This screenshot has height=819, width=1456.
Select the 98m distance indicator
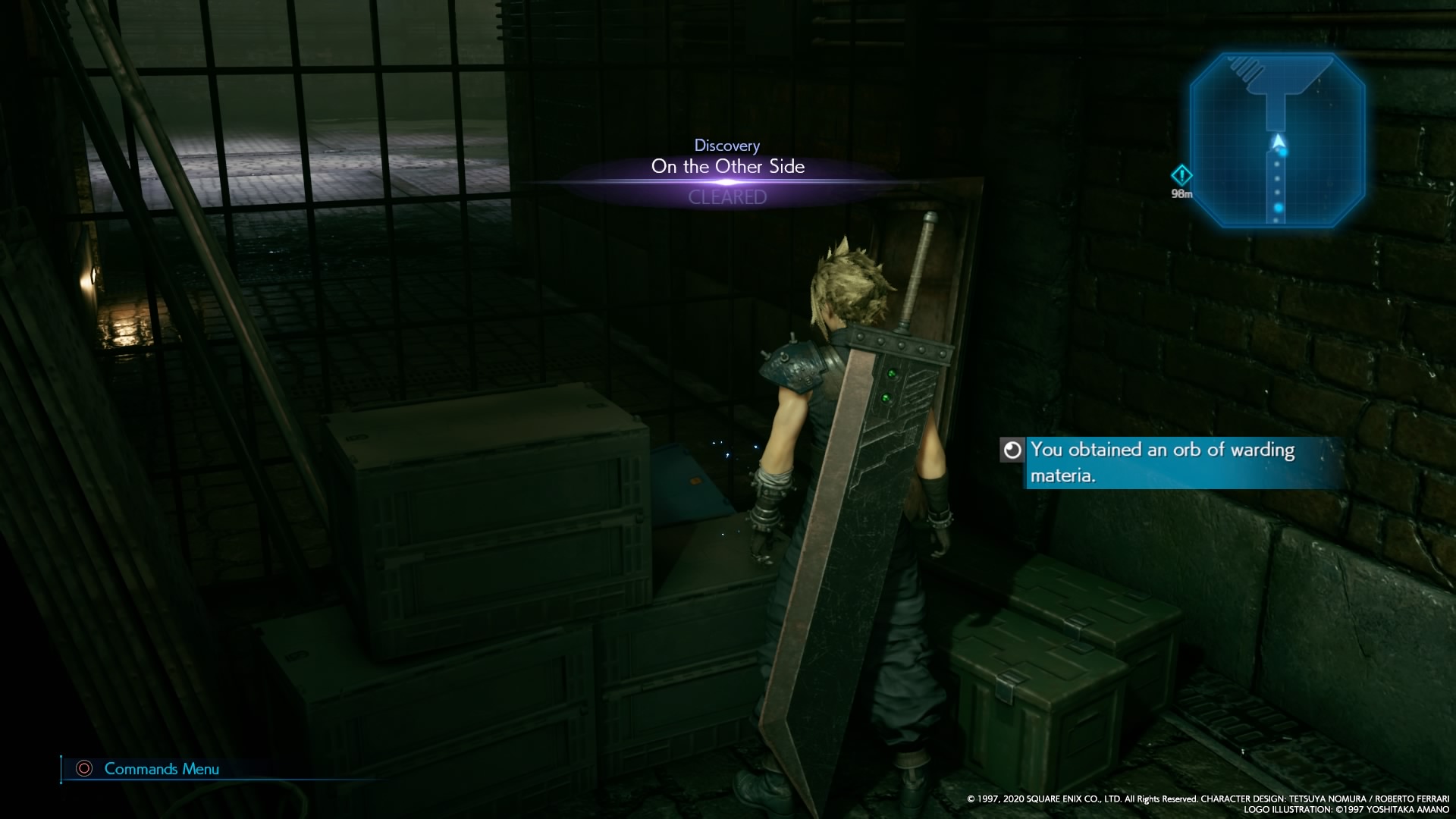(1183, 193)
